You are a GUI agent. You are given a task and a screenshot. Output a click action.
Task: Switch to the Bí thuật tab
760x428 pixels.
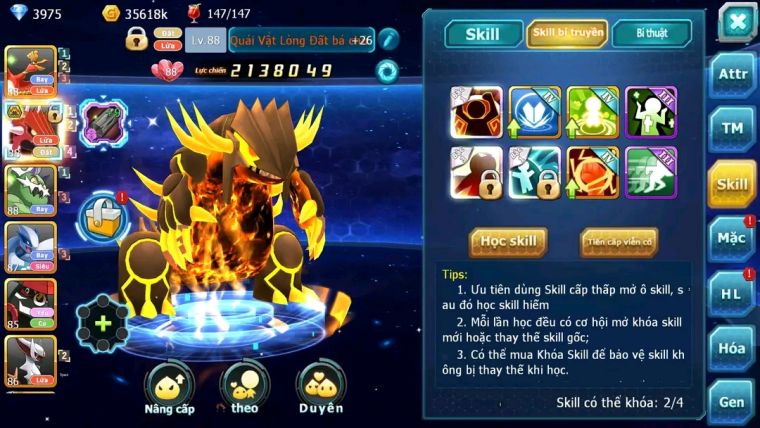651,33
